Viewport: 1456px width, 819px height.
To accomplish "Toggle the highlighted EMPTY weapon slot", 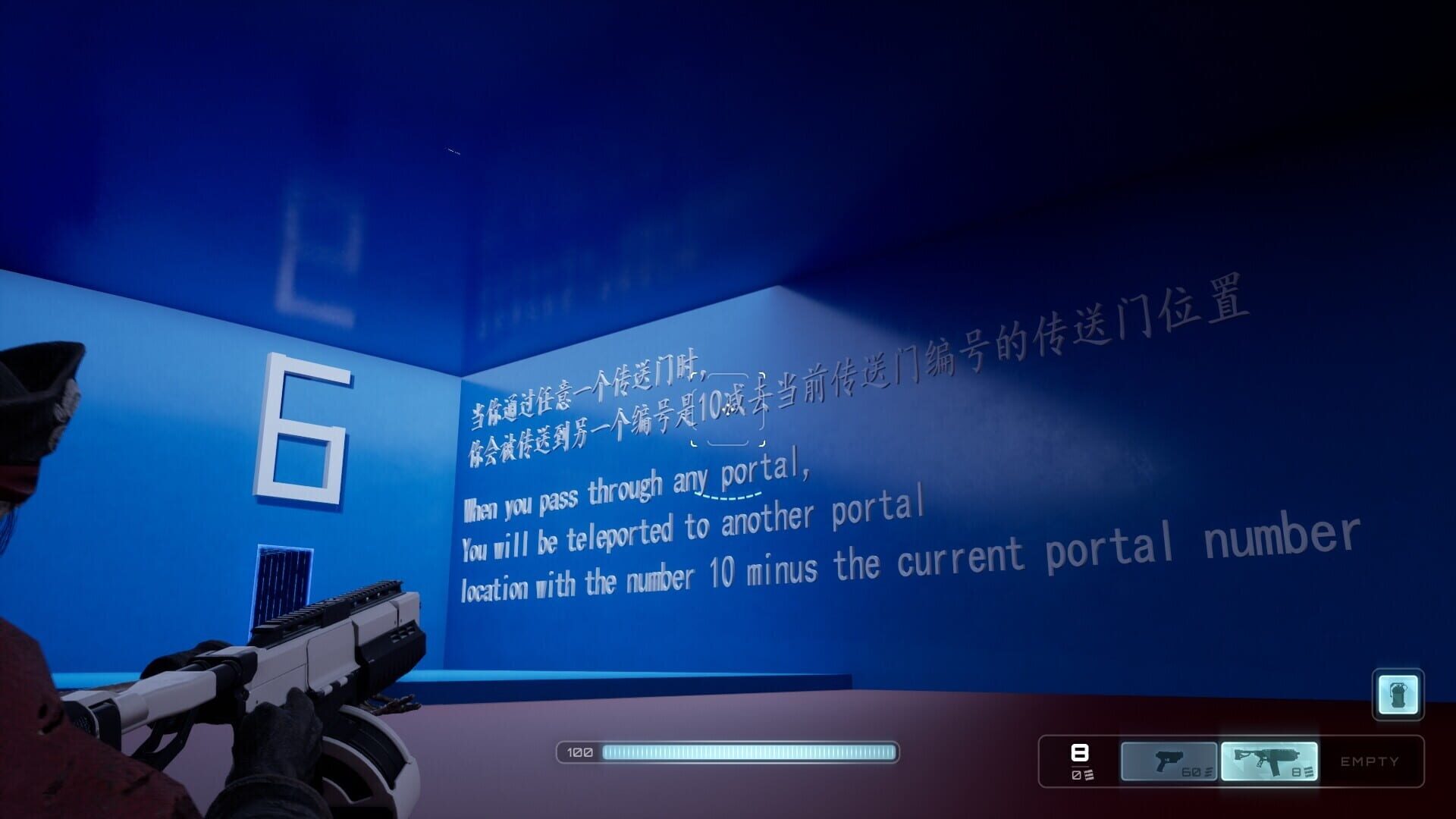I will pyautogui.click(x=1371, y=761).
